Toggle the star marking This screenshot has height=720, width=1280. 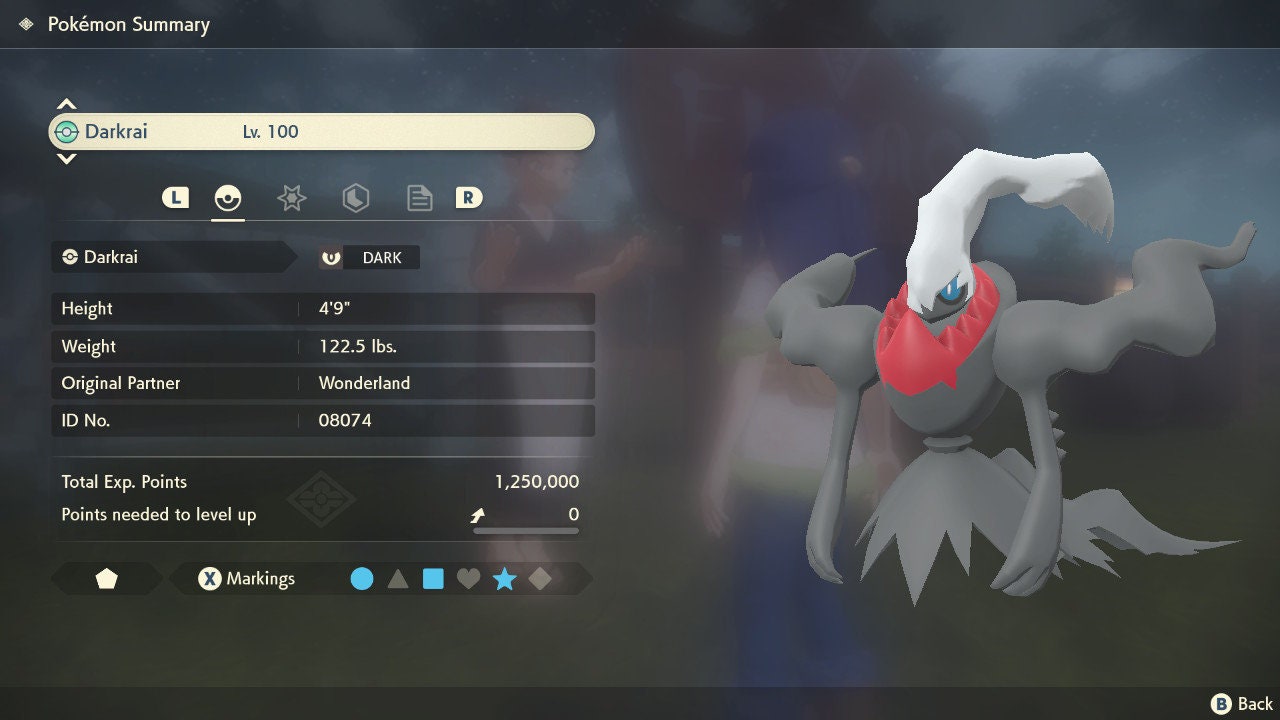point(504,579)
